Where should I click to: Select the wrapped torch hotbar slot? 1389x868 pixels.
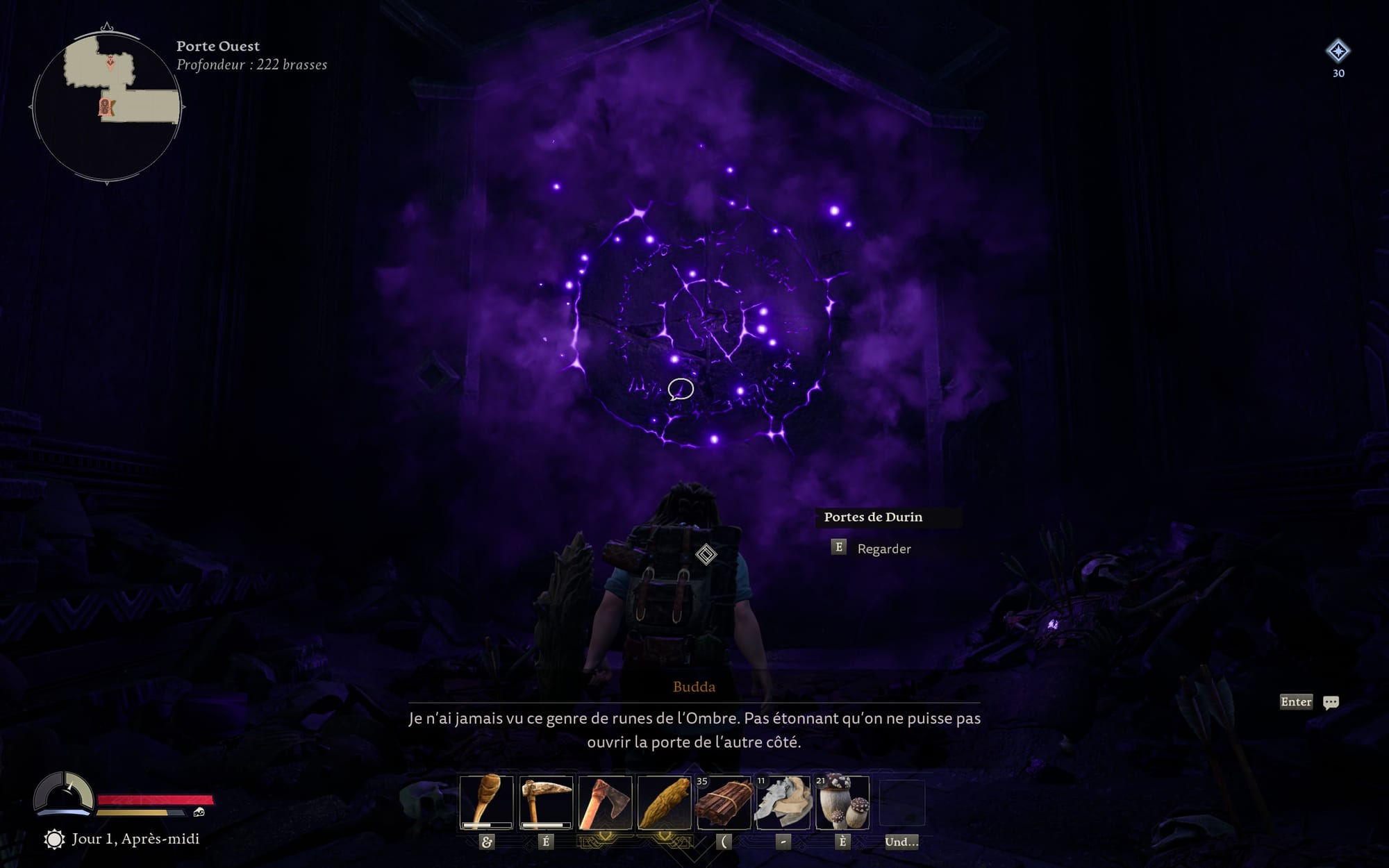486,802
